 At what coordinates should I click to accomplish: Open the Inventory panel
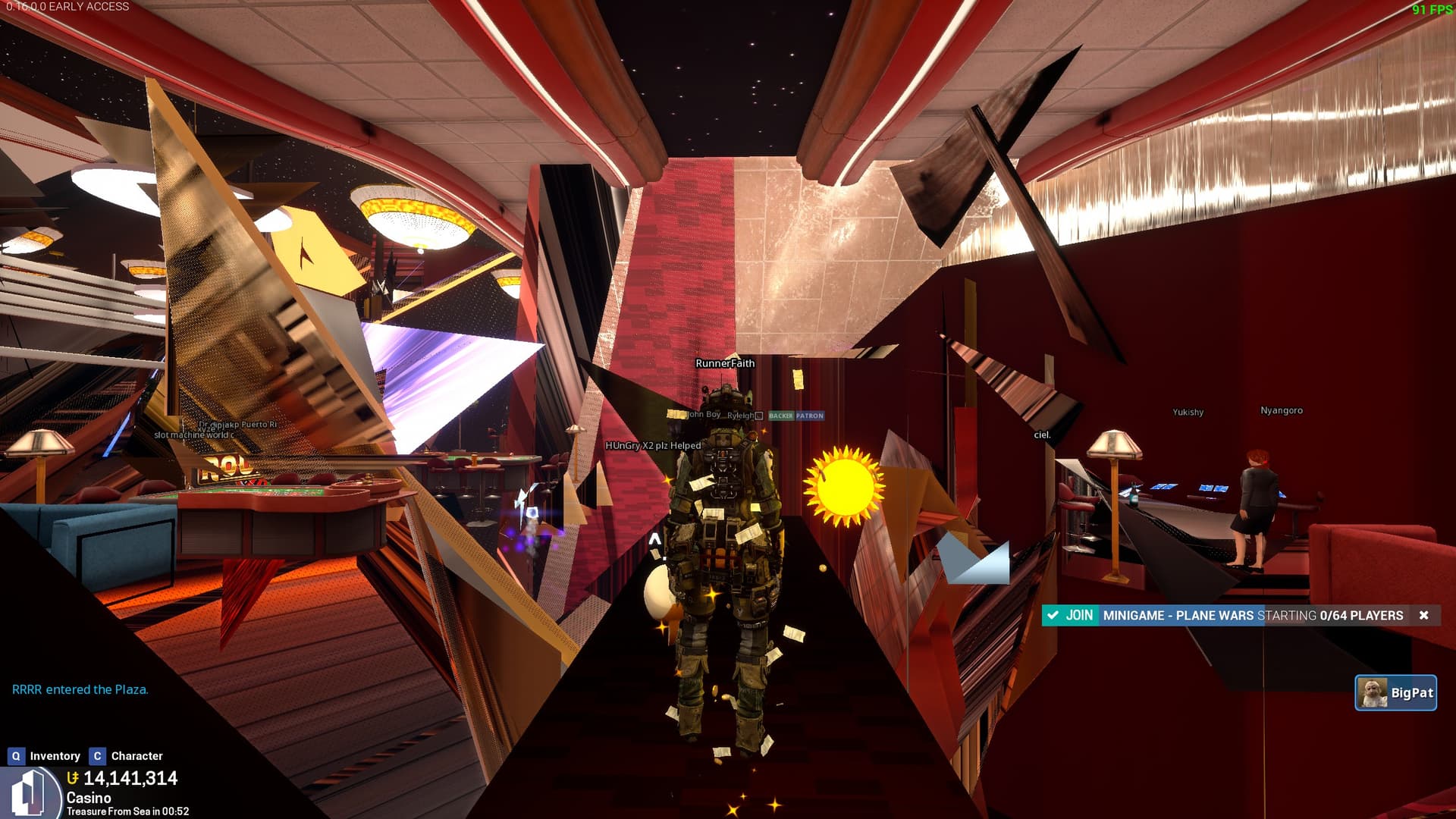[x=44, y=756]
